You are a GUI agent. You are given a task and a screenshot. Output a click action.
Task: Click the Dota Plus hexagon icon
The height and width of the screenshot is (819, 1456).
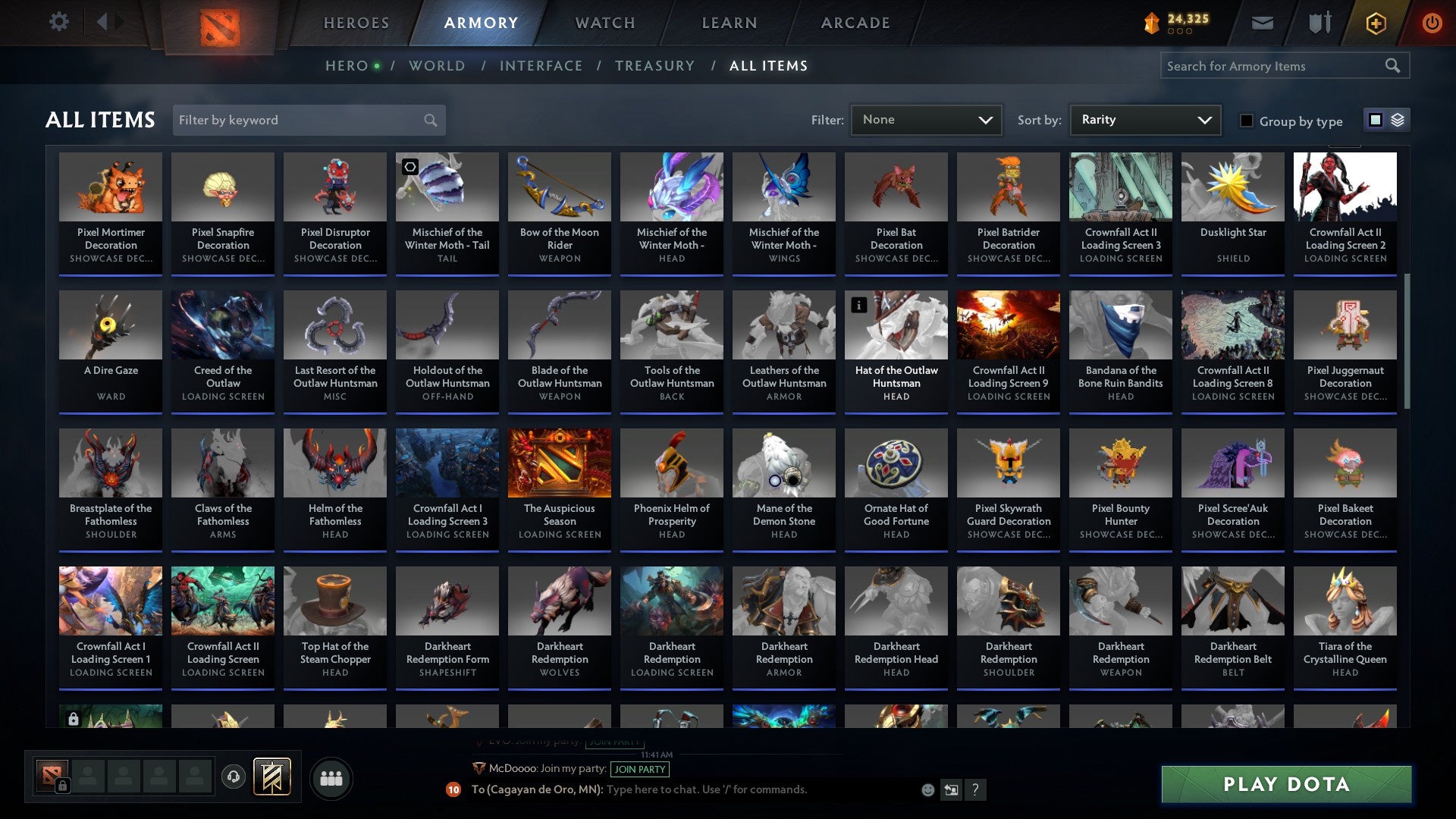coord(1375,23)
